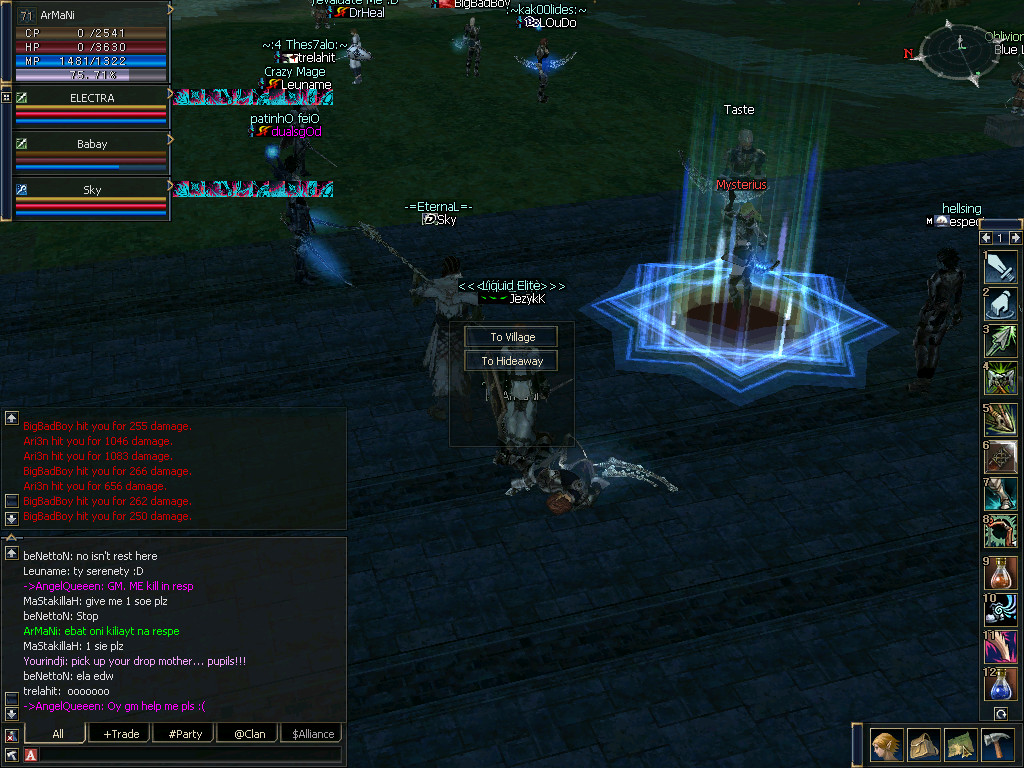Image resolution: width=1024 pixels, height=768 pixels.
Task: Choose the To Village respawn option
Action: point(511,337)
